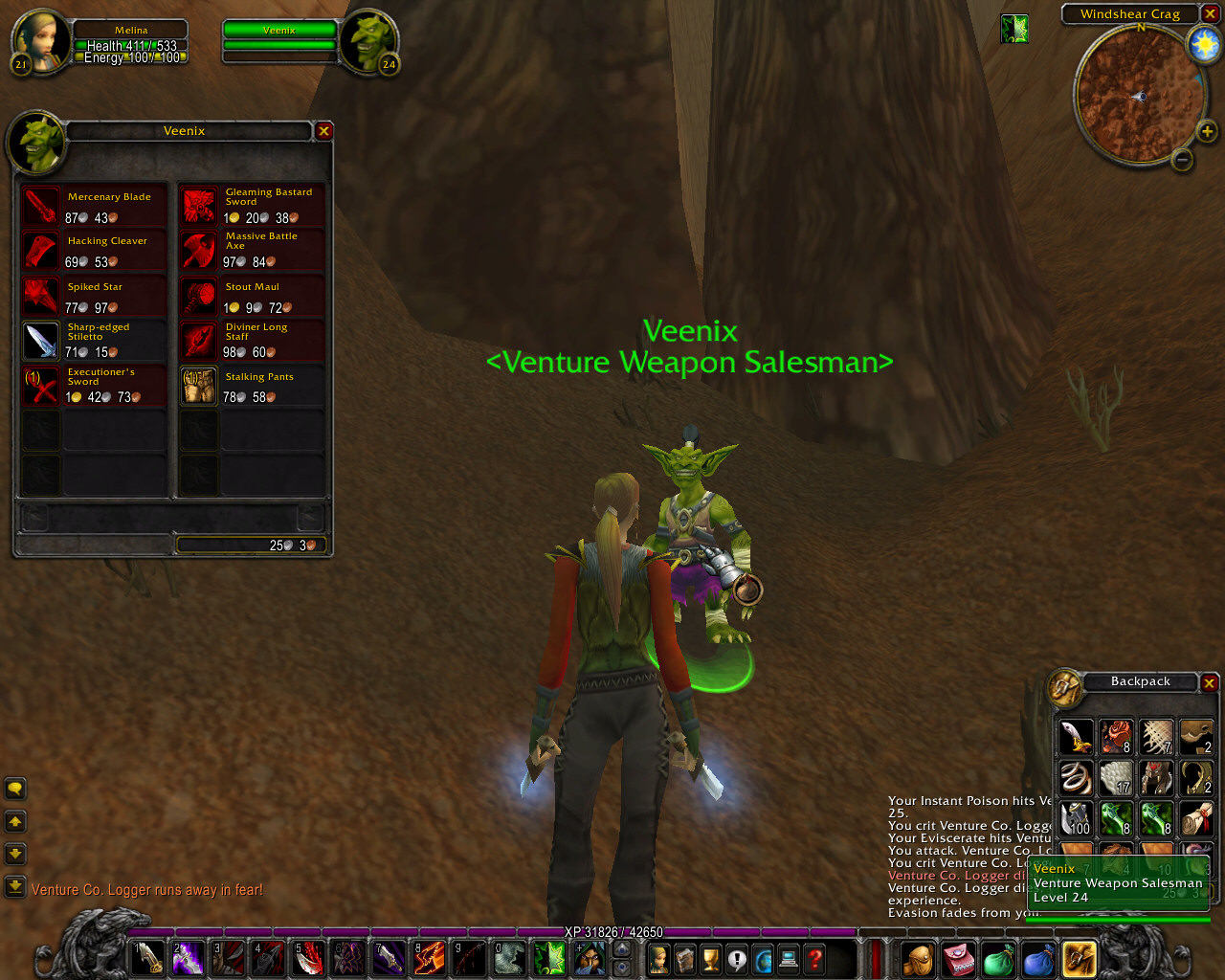This screenshot has height=980, width=1225.
Task: Close the Veenix merchant window
Action: (324, 131)
